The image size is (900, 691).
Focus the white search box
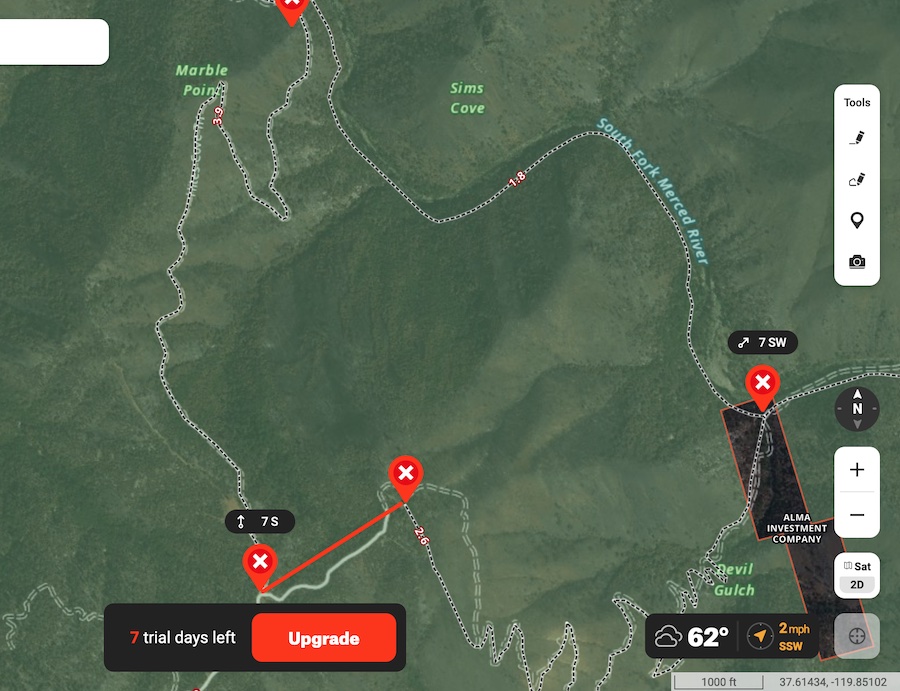click(52, 42)
